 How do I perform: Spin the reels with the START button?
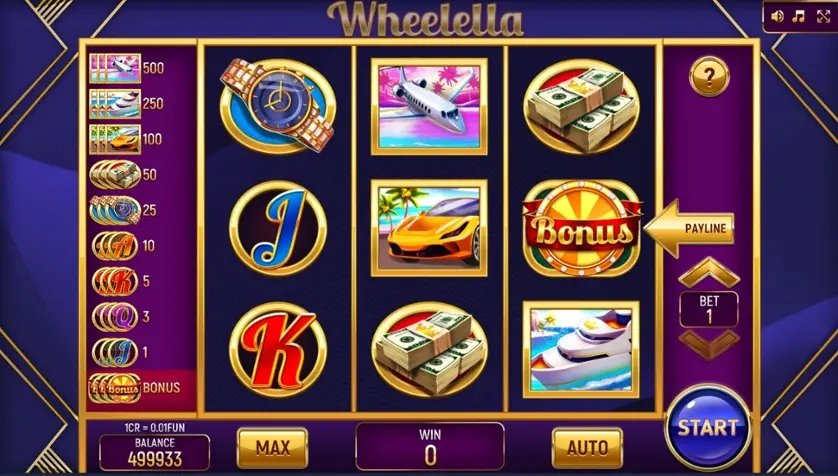click(707, 428)
